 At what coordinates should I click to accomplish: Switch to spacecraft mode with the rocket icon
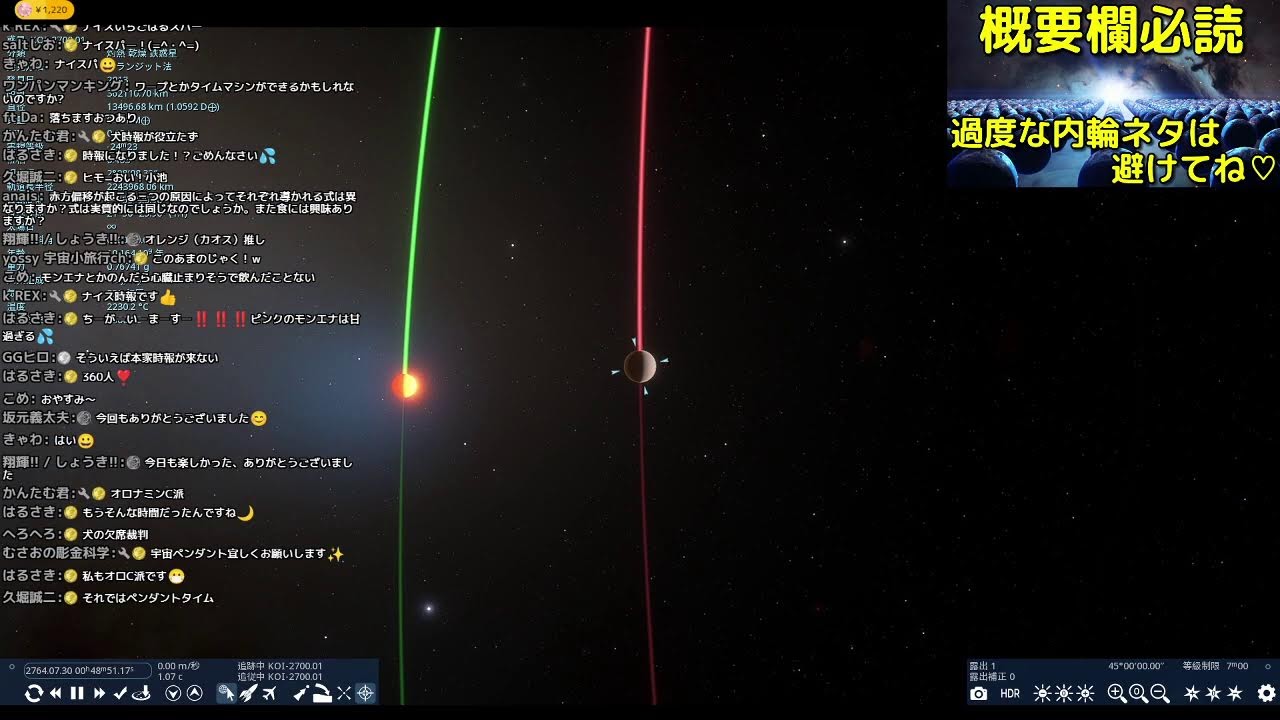[x=250, y=693]
